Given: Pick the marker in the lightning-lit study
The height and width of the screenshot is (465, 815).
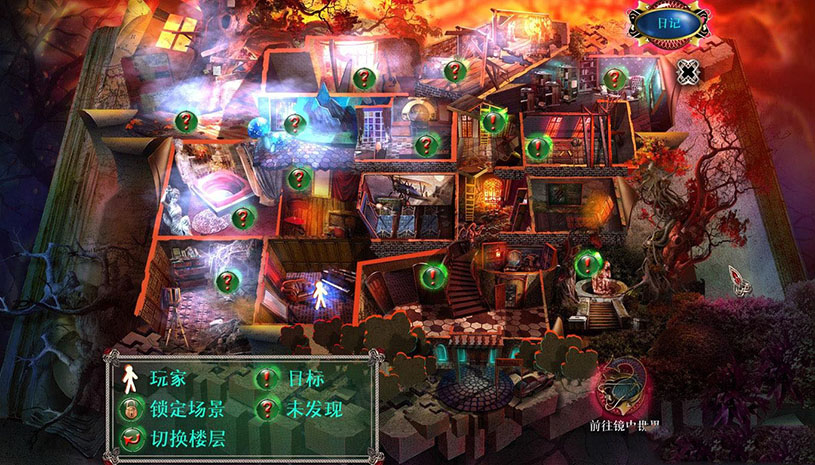Looking at the screenshot, I should (x=228, y=281).
